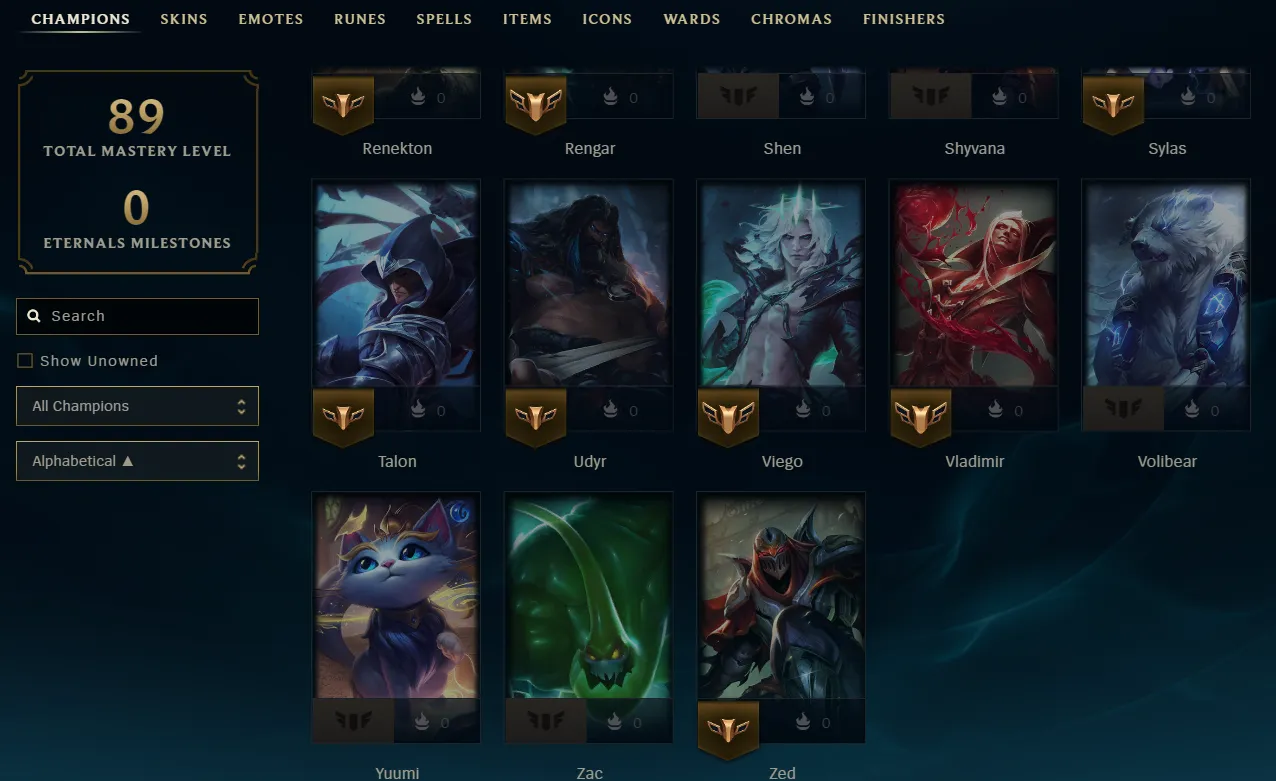
Task: Go to the Runes tab
Action: coord(359,19)
